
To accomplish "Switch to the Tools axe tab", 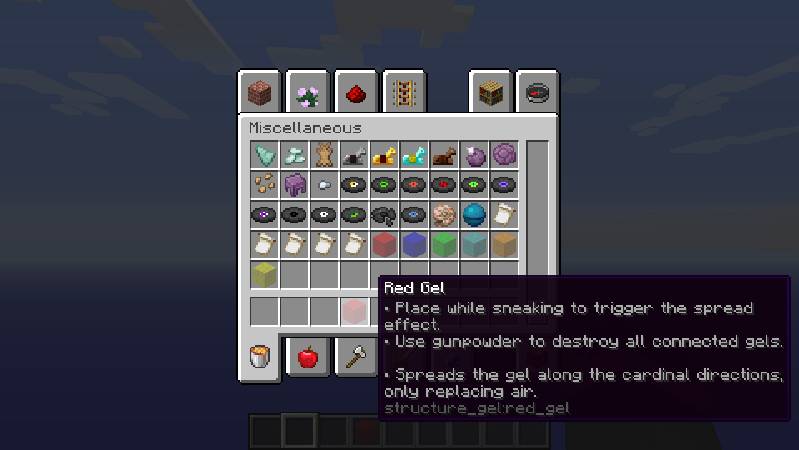I will coord(356,356).
